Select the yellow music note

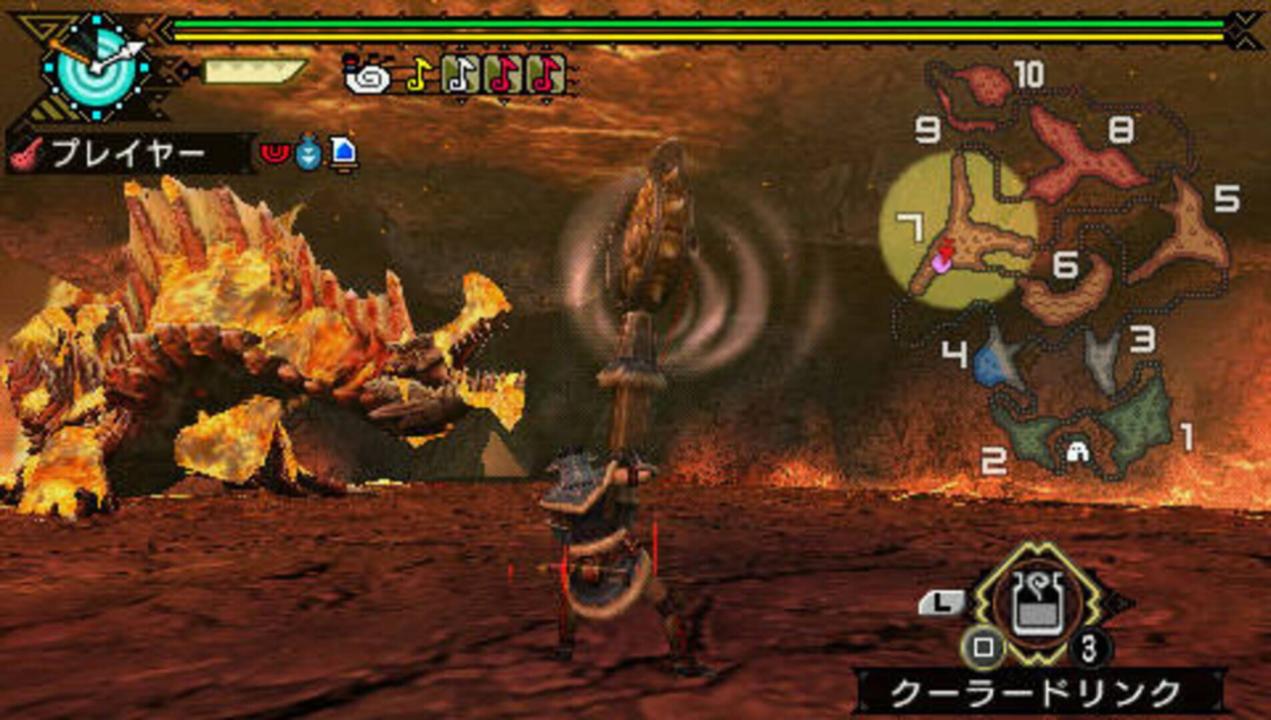click(417, 75)
